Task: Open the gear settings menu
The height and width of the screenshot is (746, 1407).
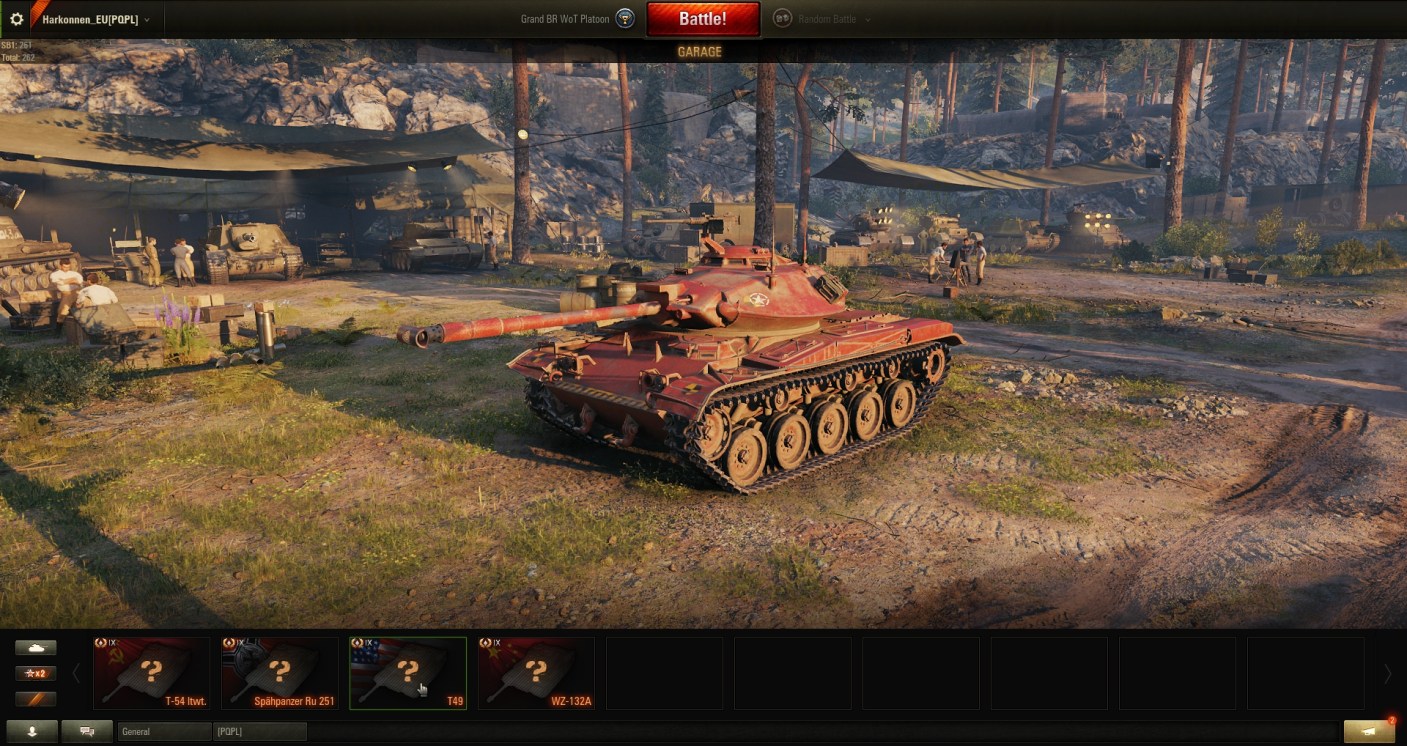Action: (16, 19)
